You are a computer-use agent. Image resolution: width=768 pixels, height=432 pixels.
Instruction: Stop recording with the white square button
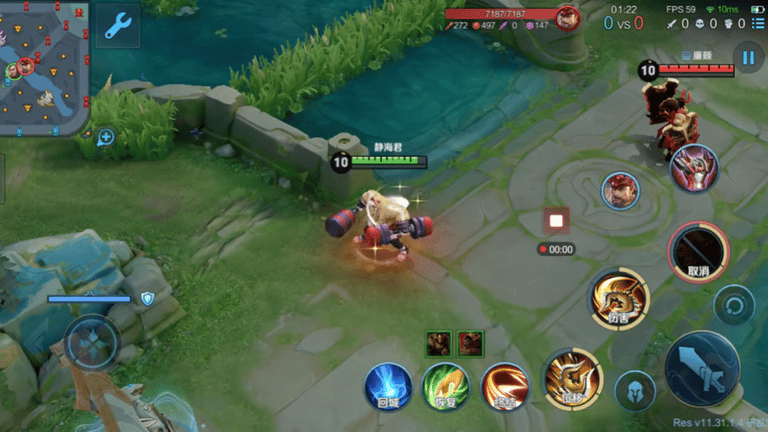[556, 221]
